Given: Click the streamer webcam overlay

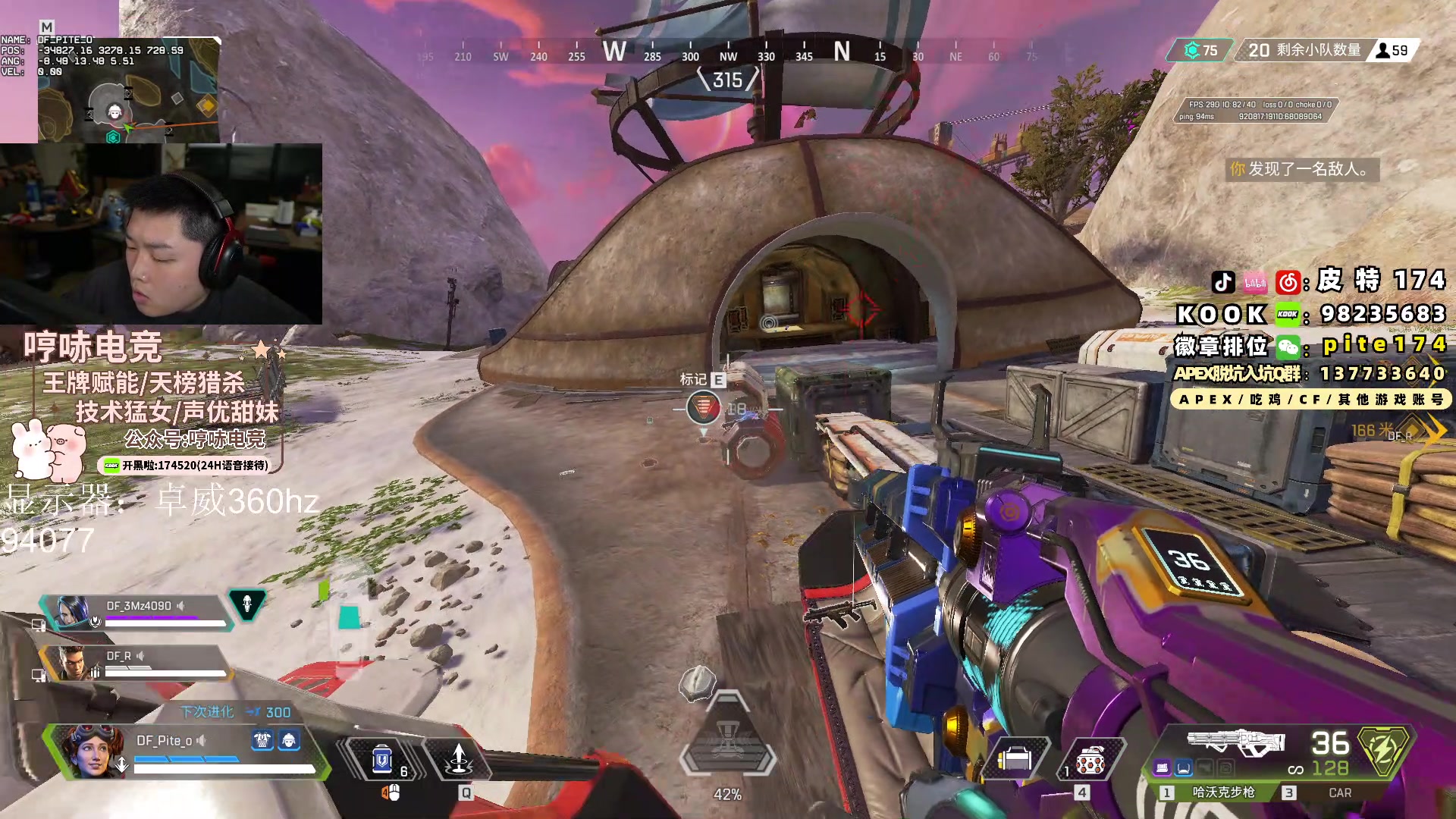Looking at the screenshot, I should [161, 234].
